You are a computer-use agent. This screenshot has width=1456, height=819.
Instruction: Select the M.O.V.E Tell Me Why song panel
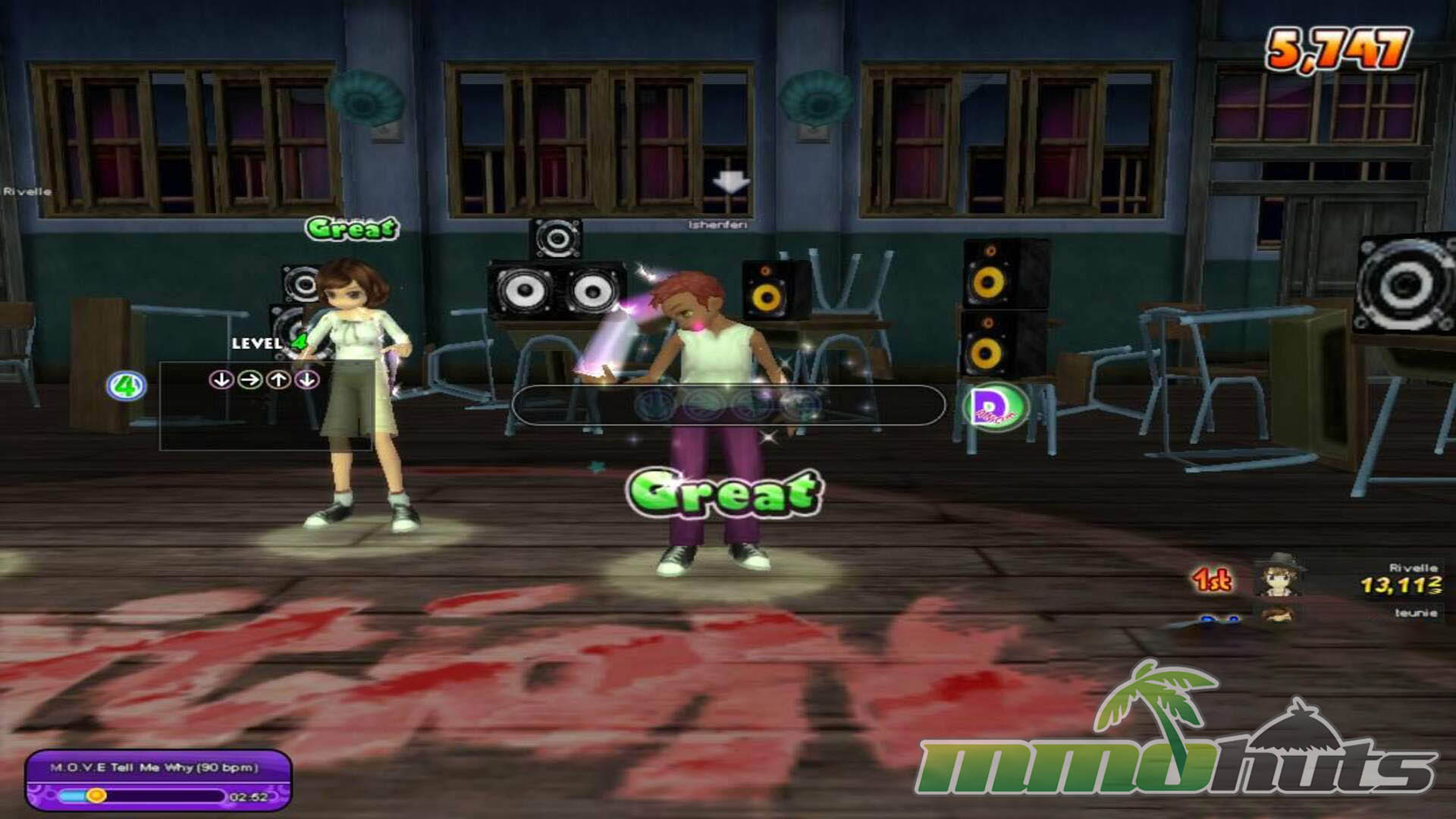(x=158, y=780)
